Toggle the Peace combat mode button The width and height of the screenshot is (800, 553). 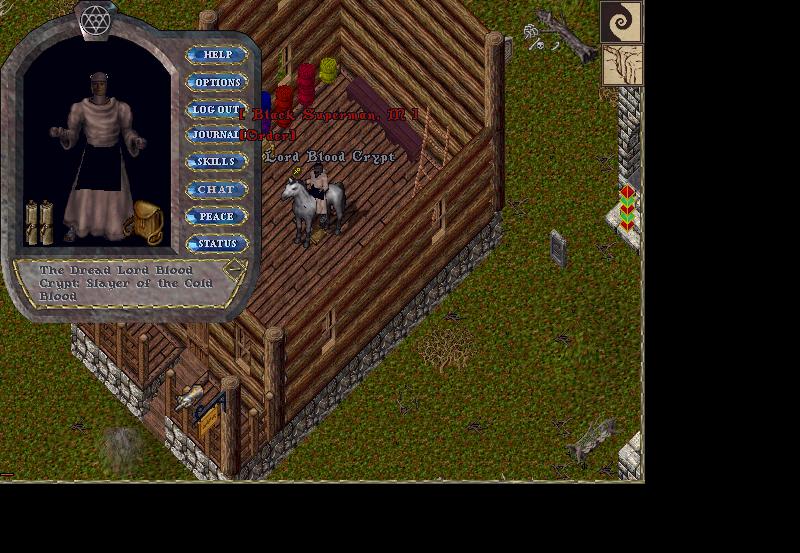(216, 216)
